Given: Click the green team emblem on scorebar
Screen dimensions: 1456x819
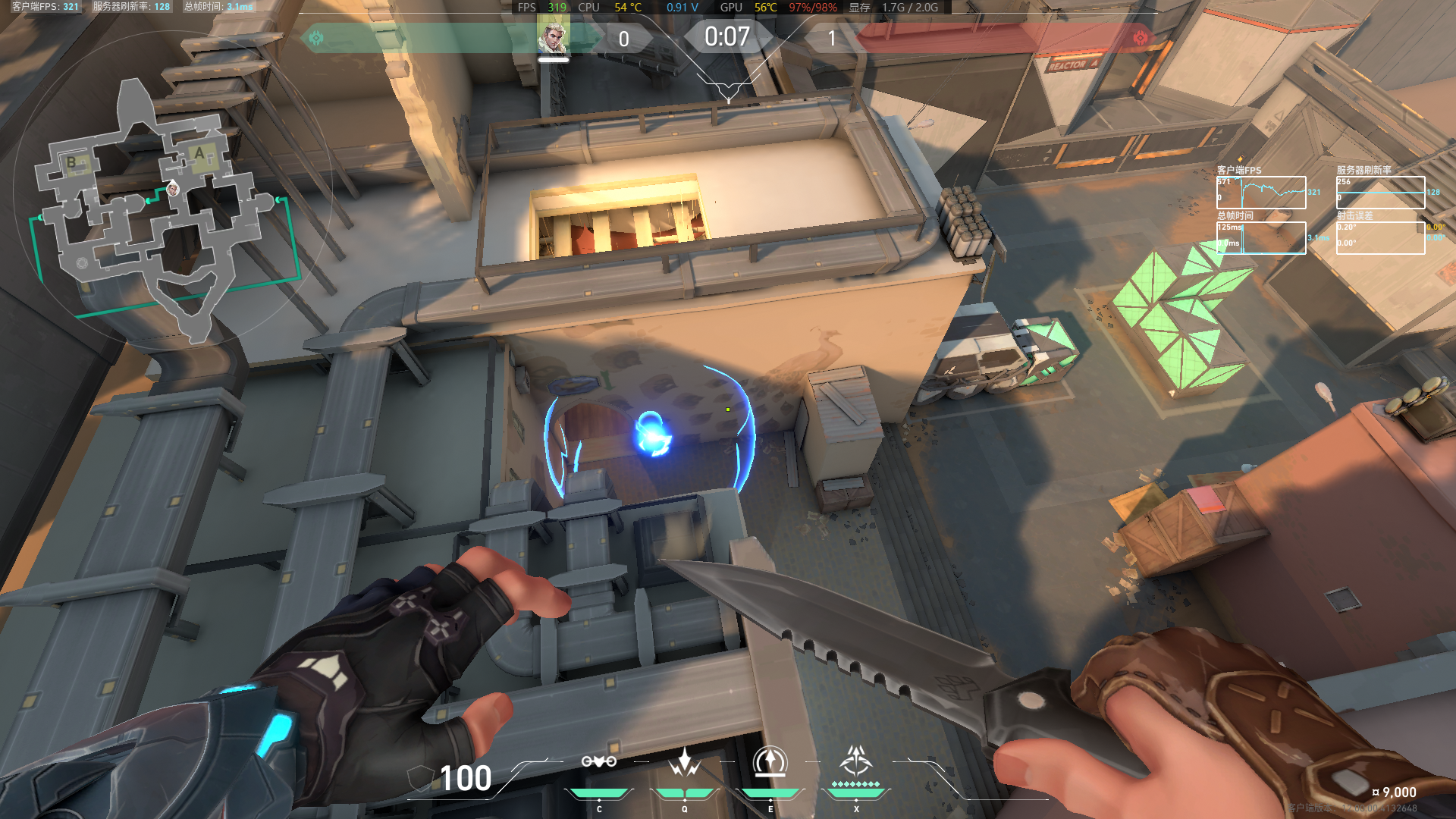Looking at the screenshot, I should pos(316,38).
